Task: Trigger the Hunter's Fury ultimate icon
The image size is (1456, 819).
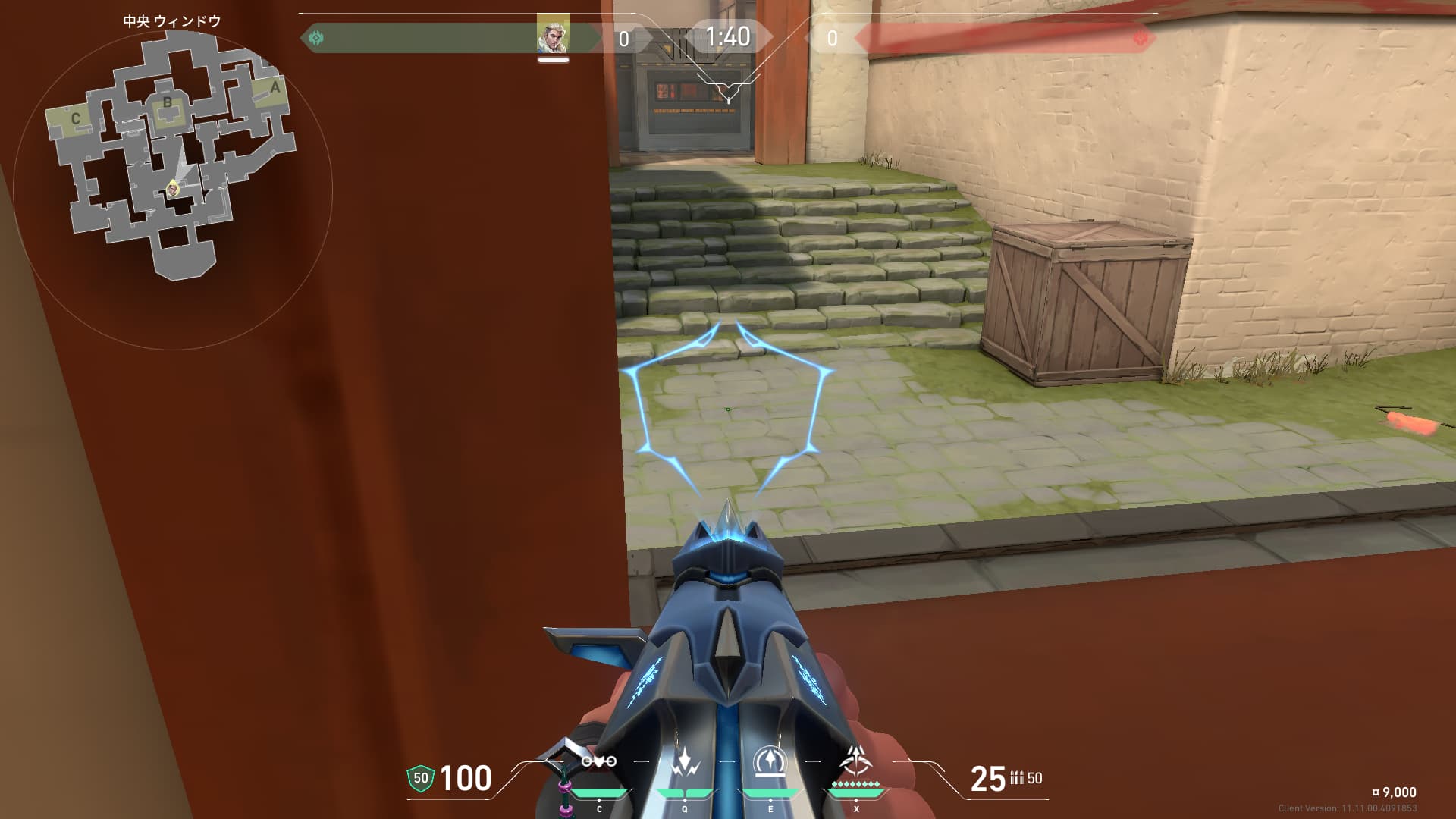Action: tap(856, 761)
